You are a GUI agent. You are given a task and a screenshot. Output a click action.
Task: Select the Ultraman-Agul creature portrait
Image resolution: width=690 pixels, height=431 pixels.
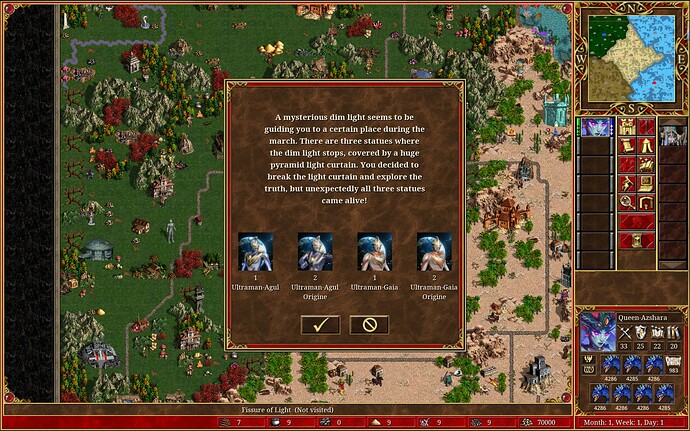256,251
